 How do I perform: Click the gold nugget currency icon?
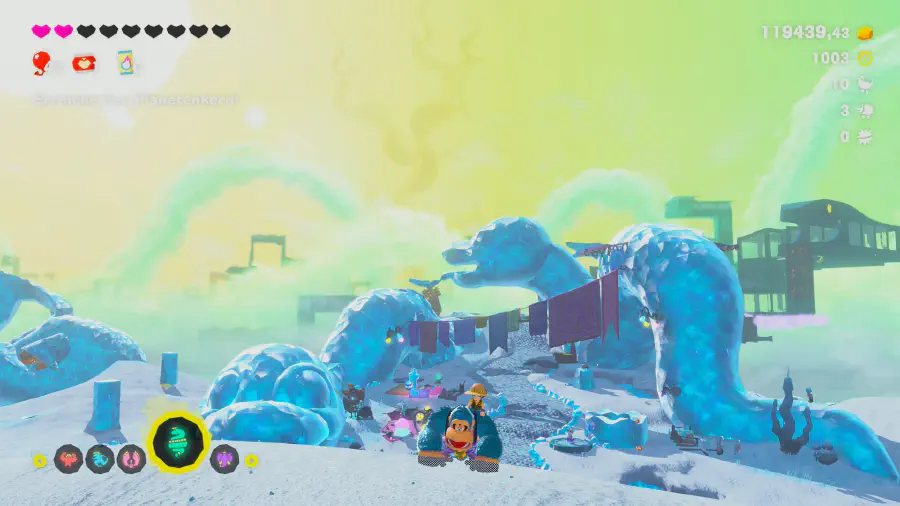point(866,32)
